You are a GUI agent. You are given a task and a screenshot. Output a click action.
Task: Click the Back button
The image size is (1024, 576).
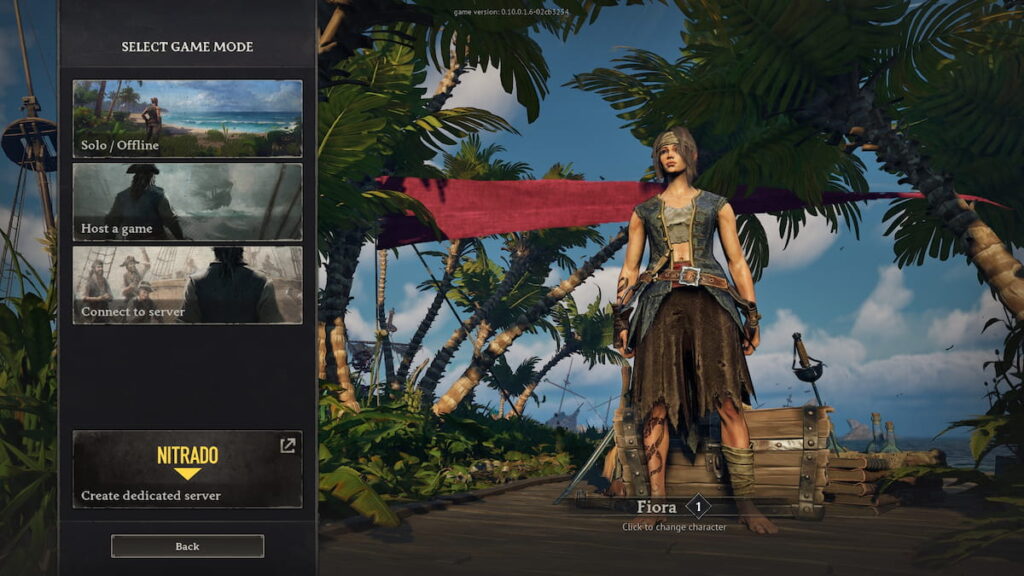[x=187, y=546]
